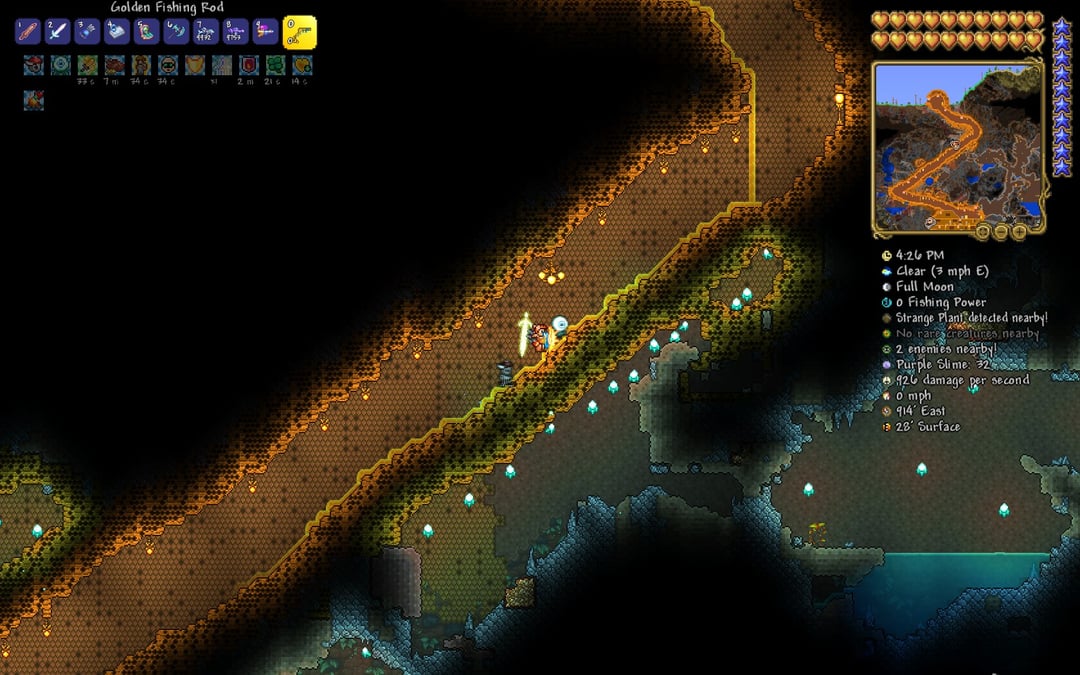Zoom in the minimap with plus button
This screenshot has width=1080, height=675.
tap(1018, 231)
